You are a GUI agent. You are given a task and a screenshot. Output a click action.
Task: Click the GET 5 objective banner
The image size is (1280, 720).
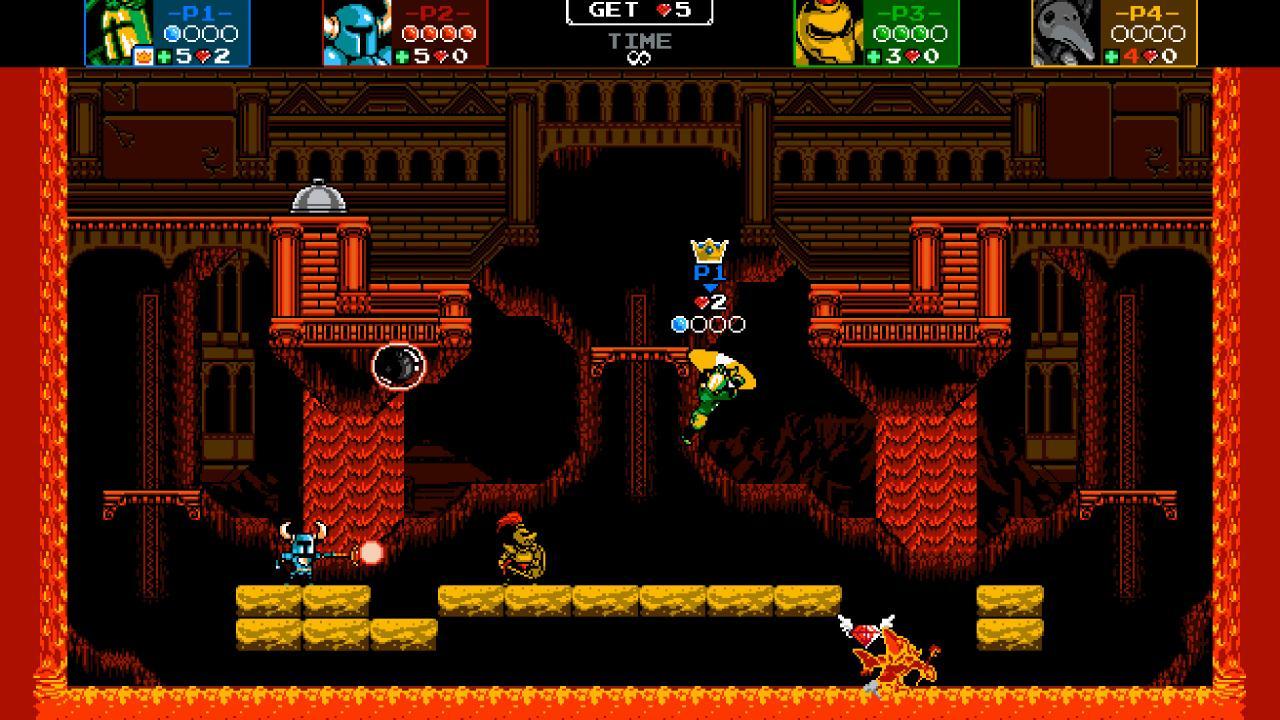click(x=640, y=11)
